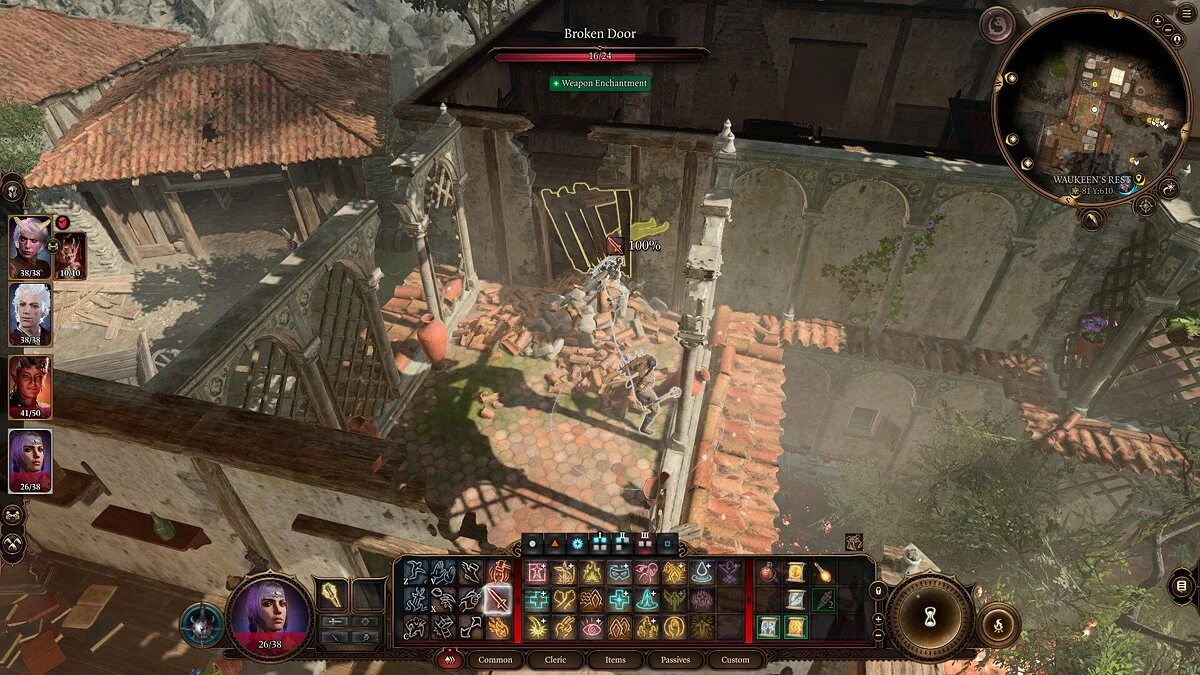1200x675 pixels.
Task: Choose the white-haired companion portrait
Action: pos(30,312)
